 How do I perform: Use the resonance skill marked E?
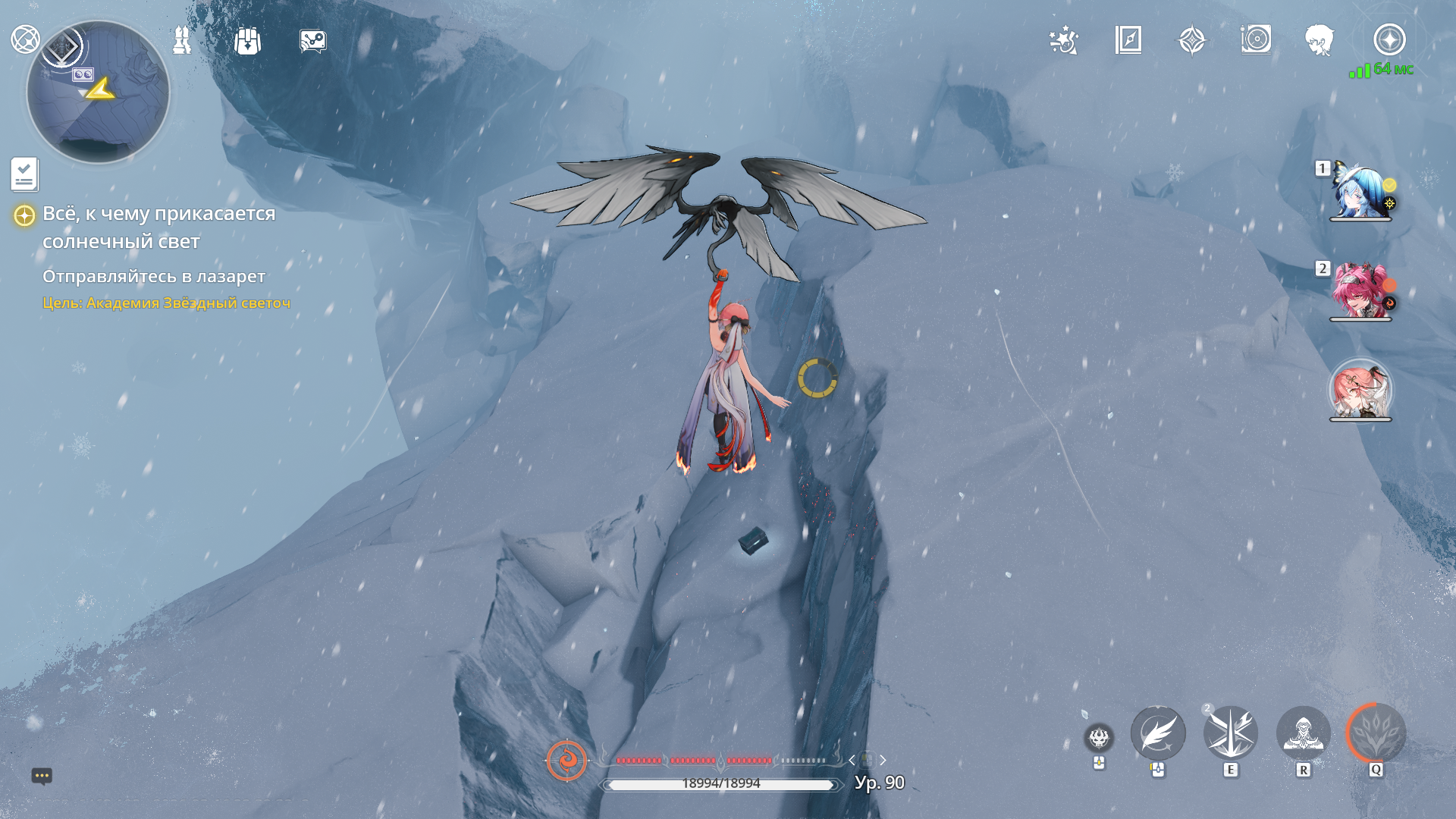1230,733
